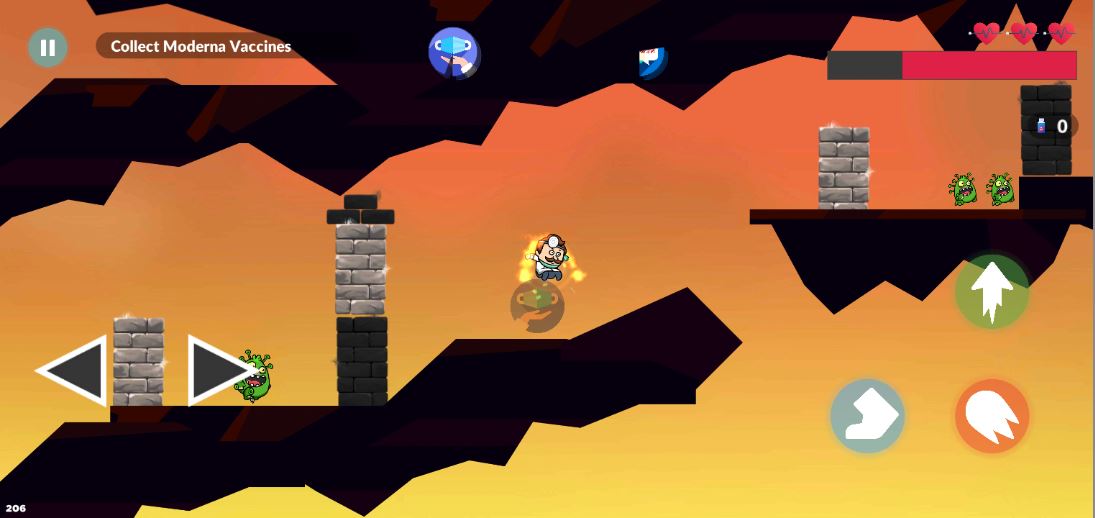Pause the game
The image size is (1095, 518).
(x=47, y=47)
